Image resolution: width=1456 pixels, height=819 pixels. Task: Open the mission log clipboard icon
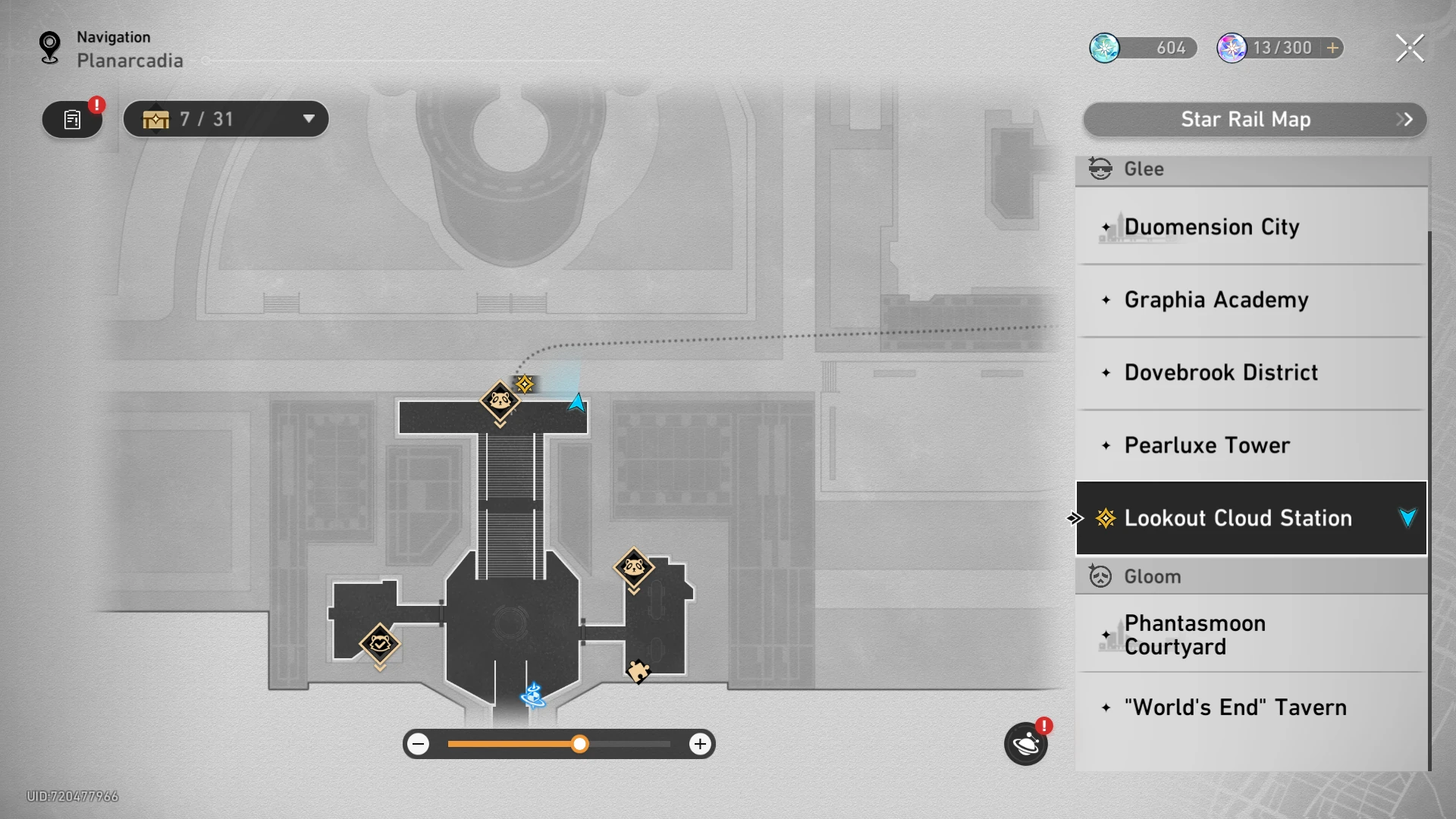(x=72, y=120)
